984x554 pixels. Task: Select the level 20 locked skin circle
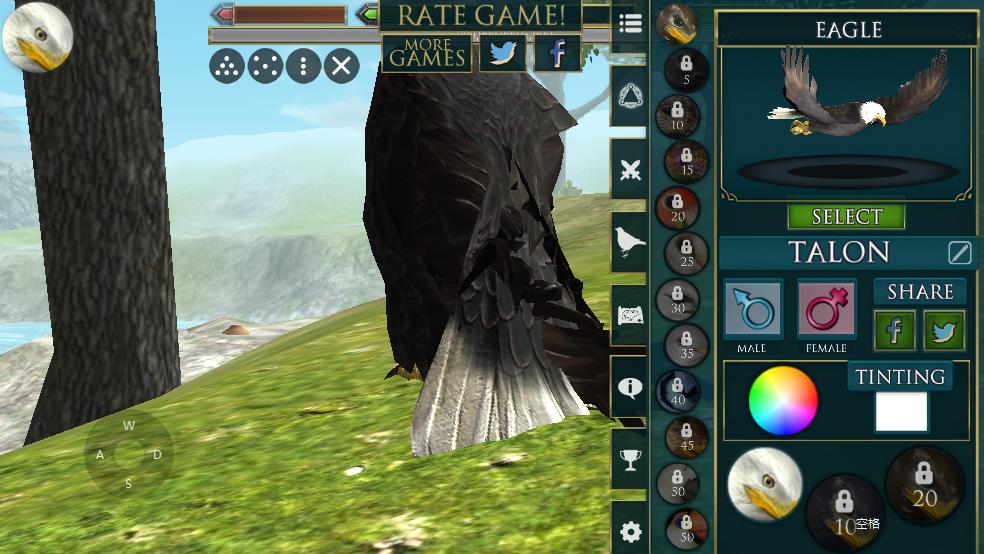click(x=924, y=484)
